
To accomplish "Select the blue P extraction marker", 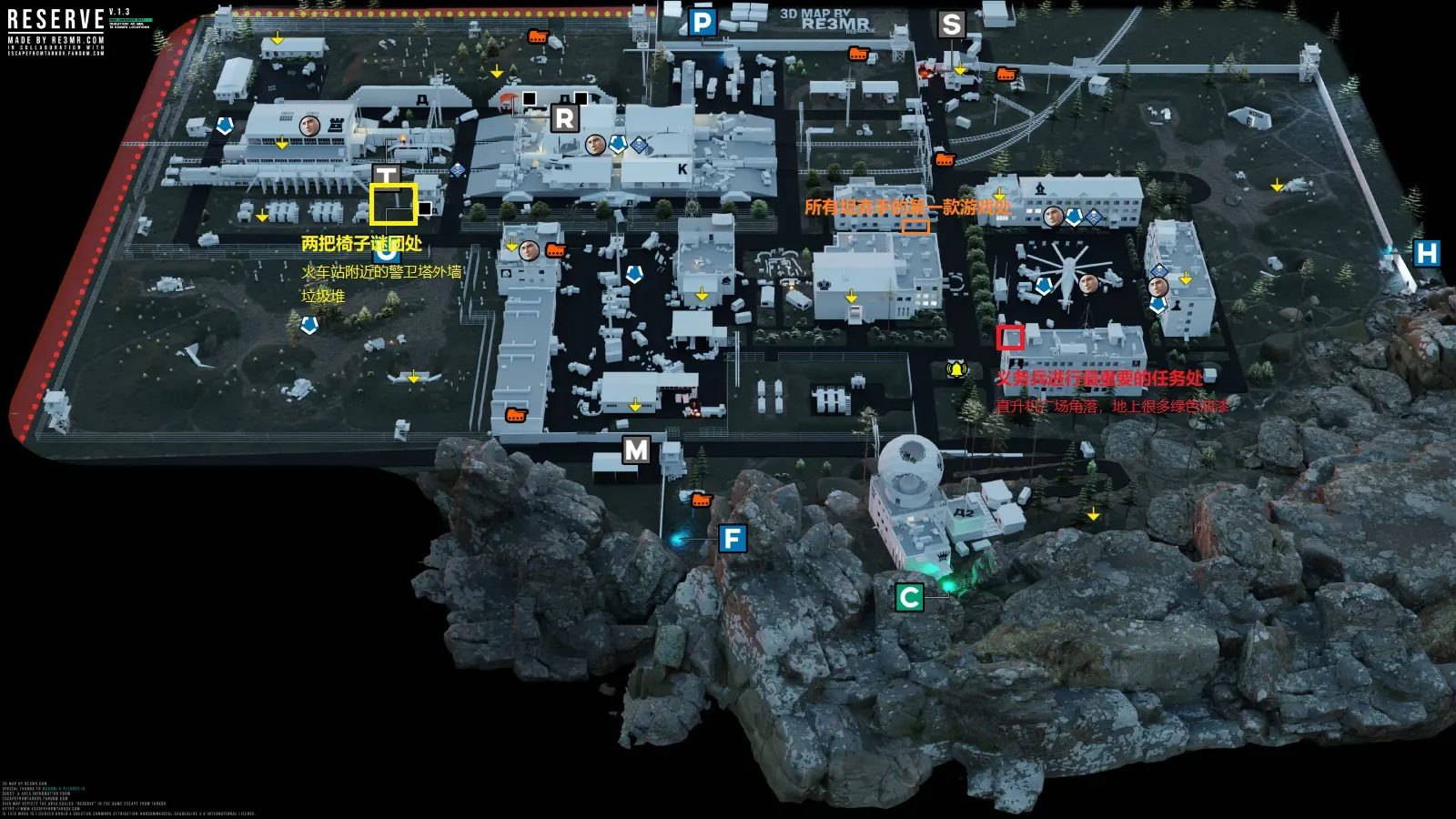I will (x=702, y=23).
